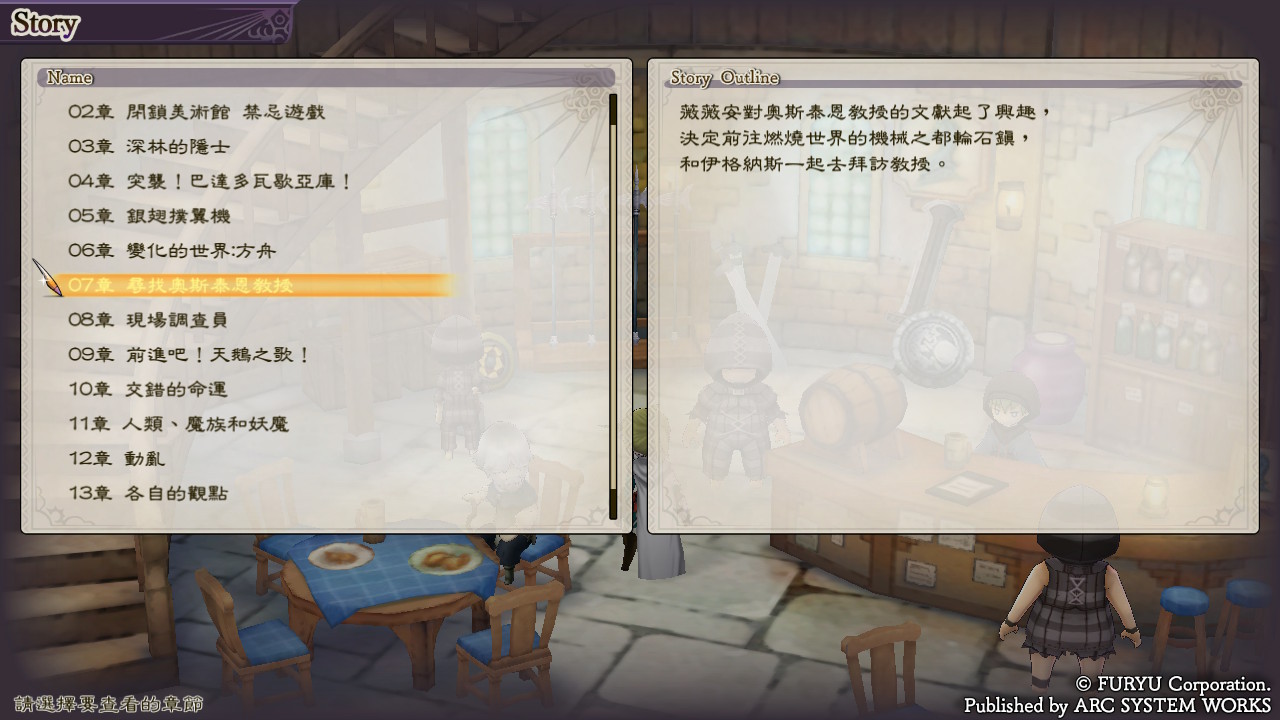Click highlighted chapter 07 尋找奧斯泰恩教授
Image resolution: width=1280 pixels, height=720 pixels.
(x=181, y=285)
